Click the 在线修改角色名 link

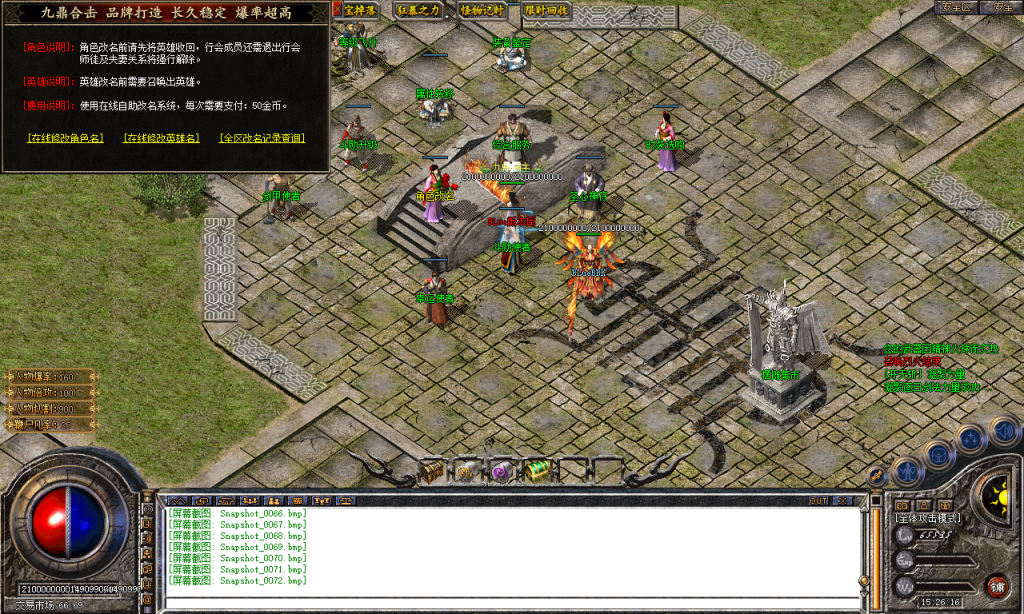pyautogui.click(x=66, y=138)
